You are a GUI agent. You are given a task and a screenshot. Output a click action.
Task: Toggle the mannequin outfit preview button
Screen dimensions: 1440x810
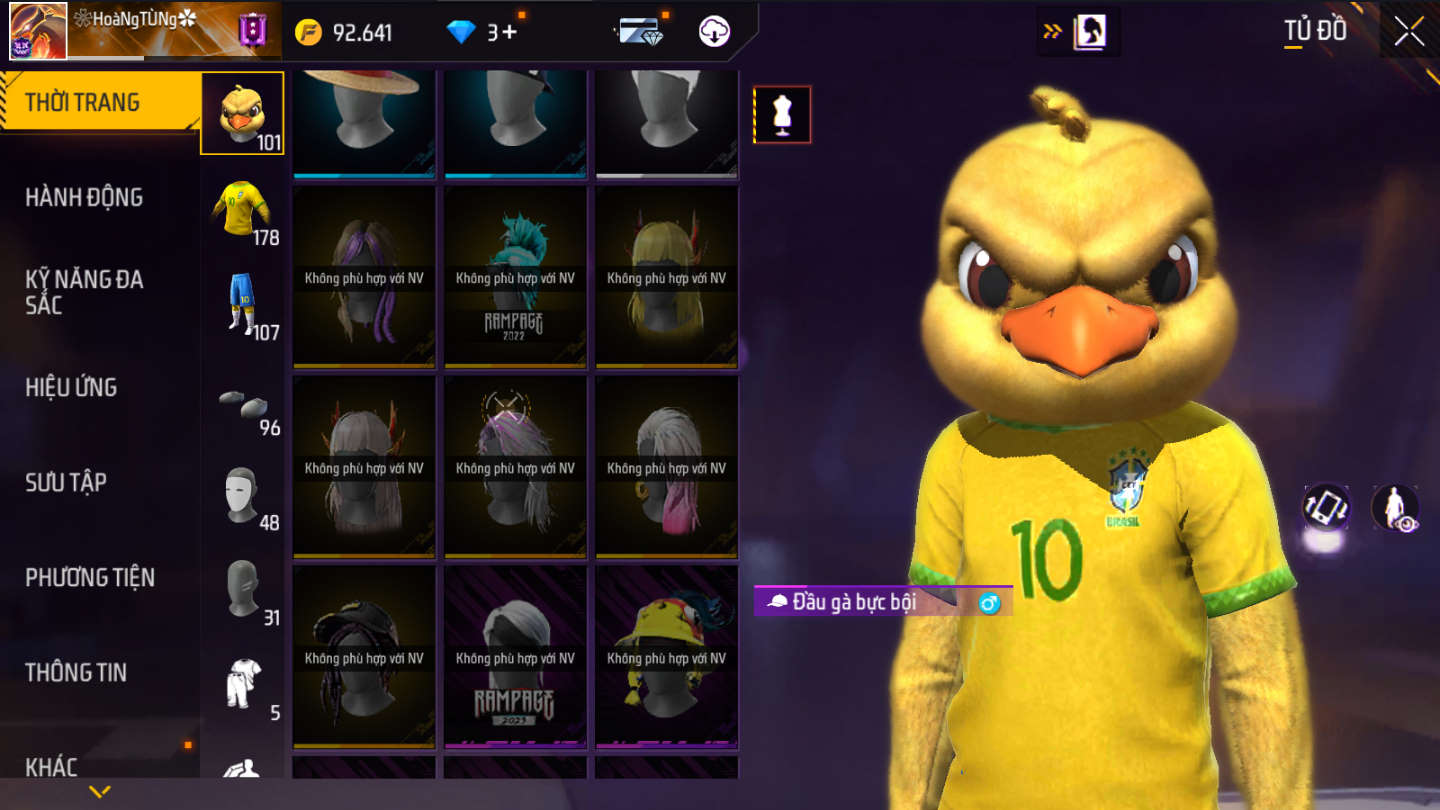coord(782,115)
